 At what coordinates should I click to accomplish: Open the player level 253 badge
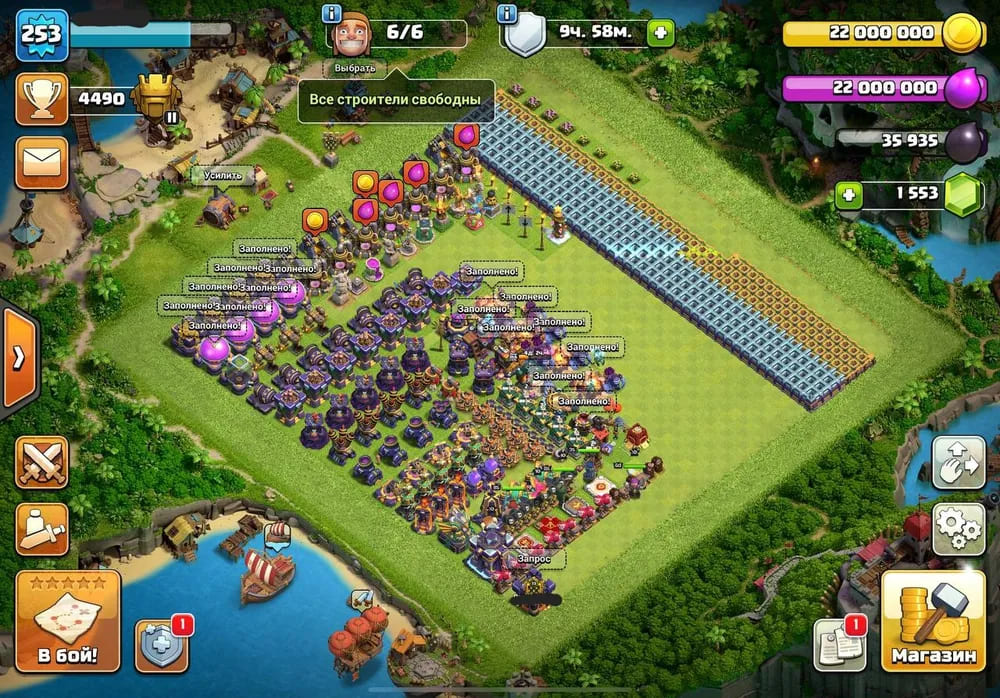[41, 35]
